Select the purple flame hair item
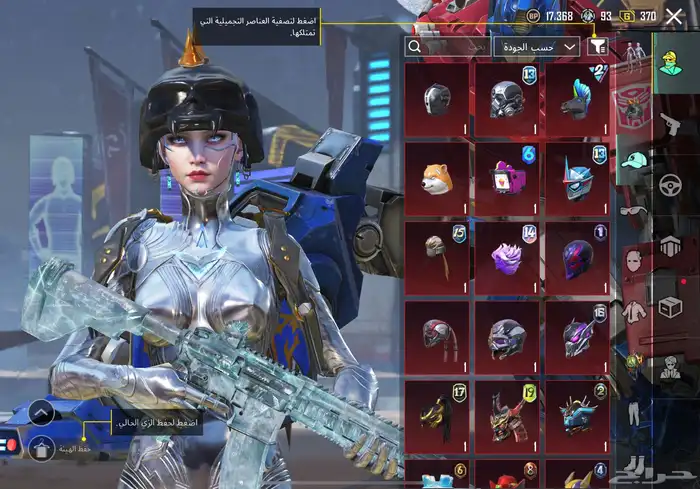The width and height of the screenshot is (700, 489). [x=507, y=258]
